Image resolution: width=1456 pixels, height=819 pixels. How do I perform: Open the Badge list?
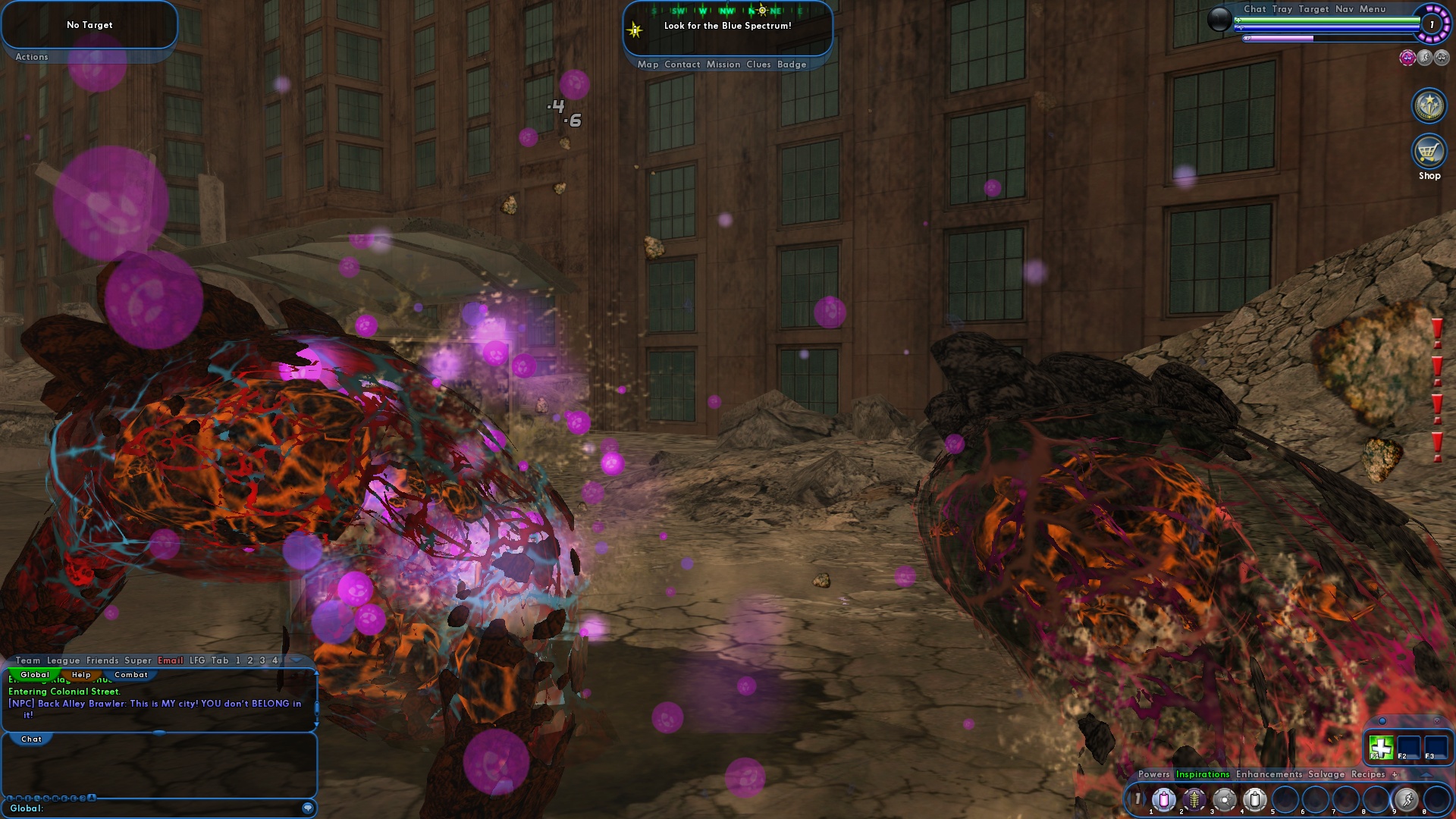791,64
